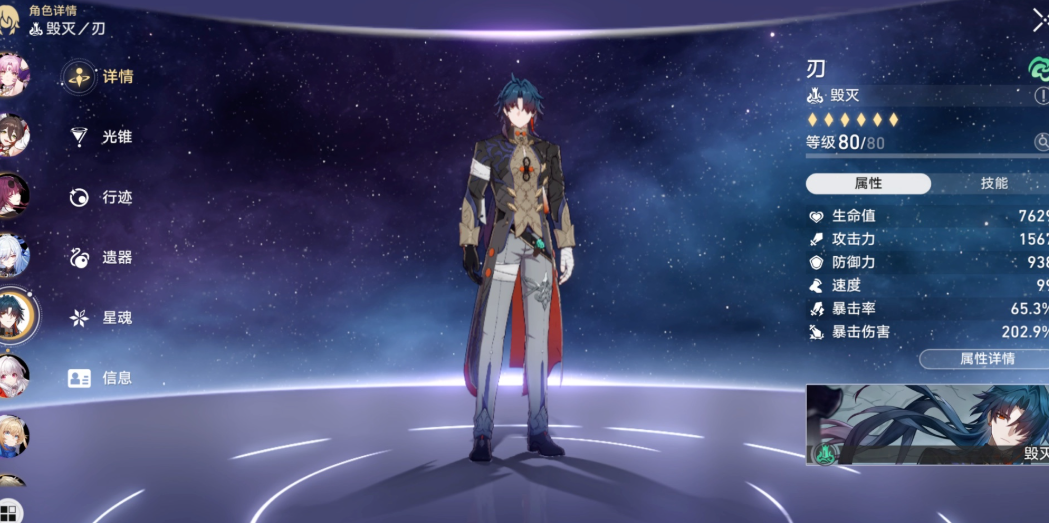Click the grid icon below the character roster
The width and height of the screenshot is (1049, 523).
pyautogui.click(x=10, y=513)
